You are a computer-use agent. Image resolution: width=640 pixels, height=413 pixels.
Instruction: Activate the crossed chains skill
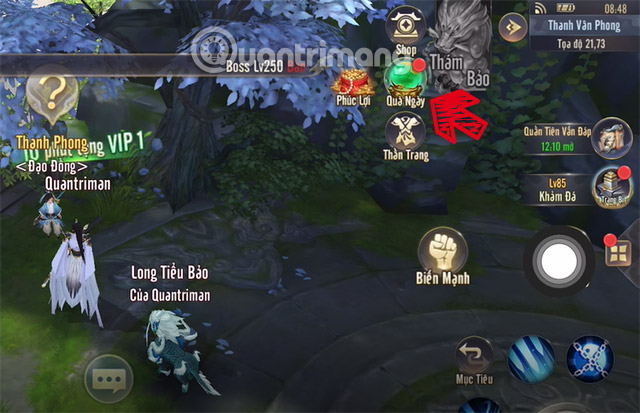pyautogui.click(x=590, y=360)
